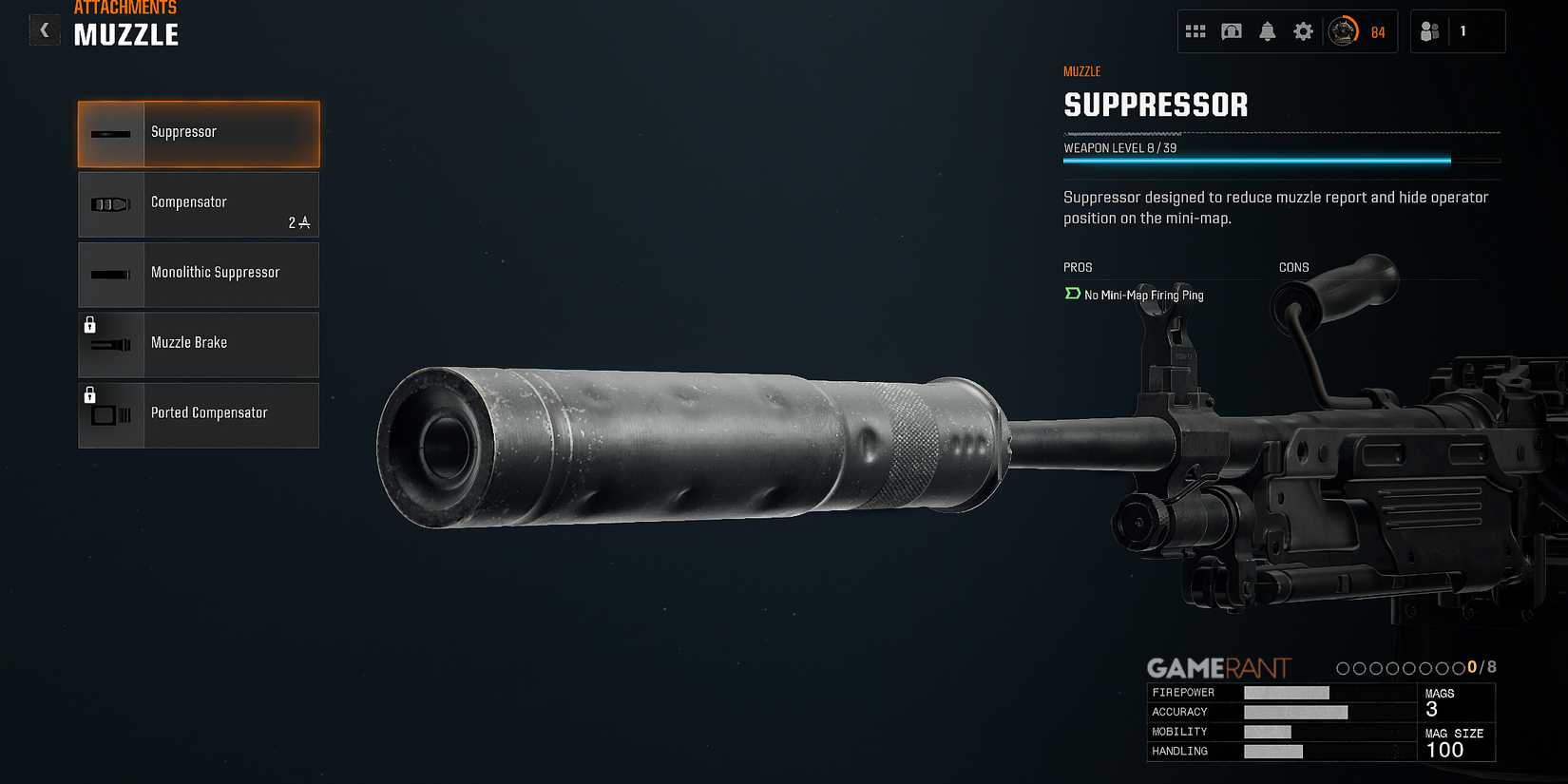
Task: Click the Compensator attachment thumbnail image
Action: pos(110,202)
